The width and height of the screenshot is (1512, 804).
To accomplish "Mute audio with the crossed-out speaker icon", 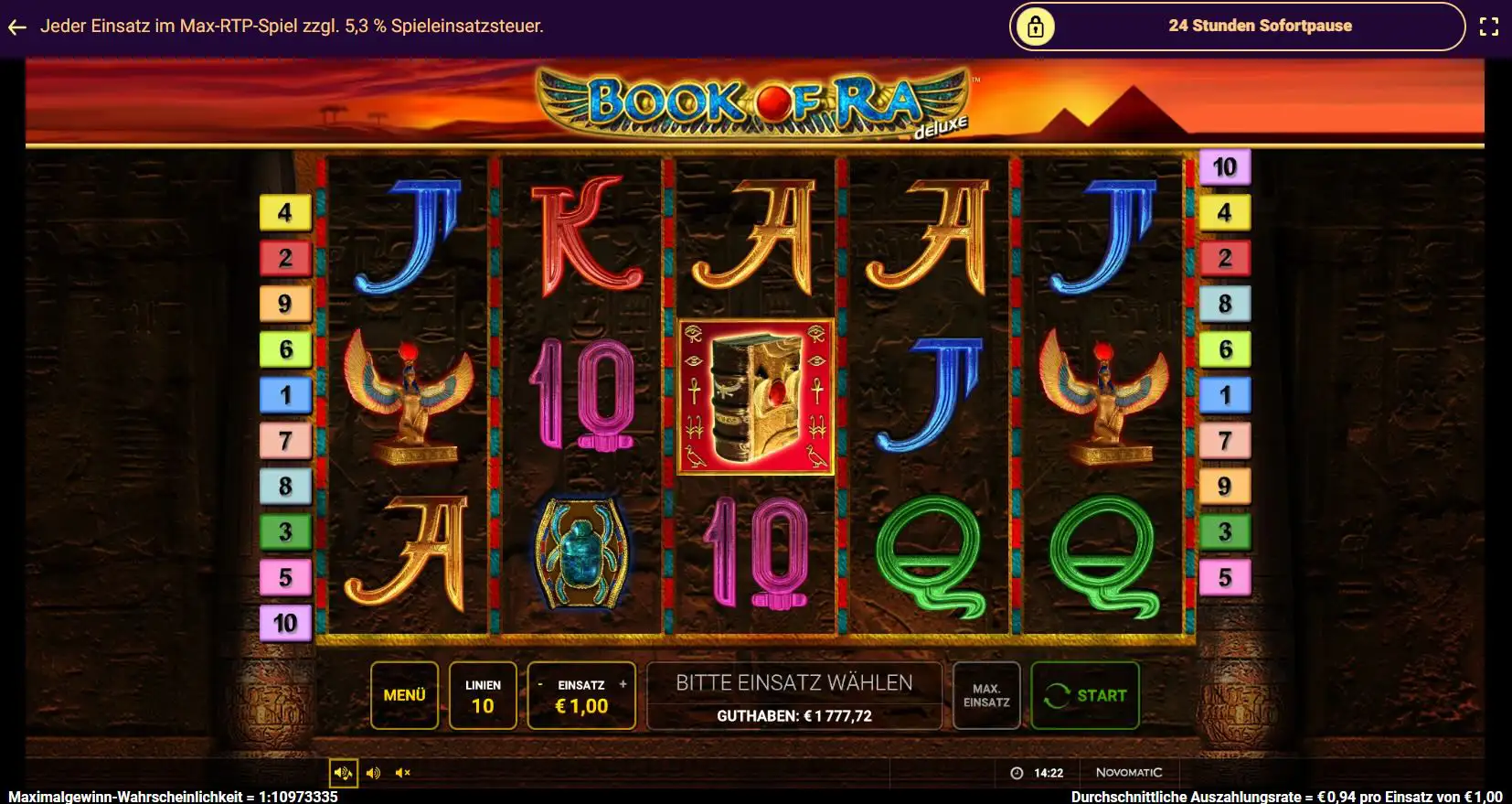I will 402,773.
